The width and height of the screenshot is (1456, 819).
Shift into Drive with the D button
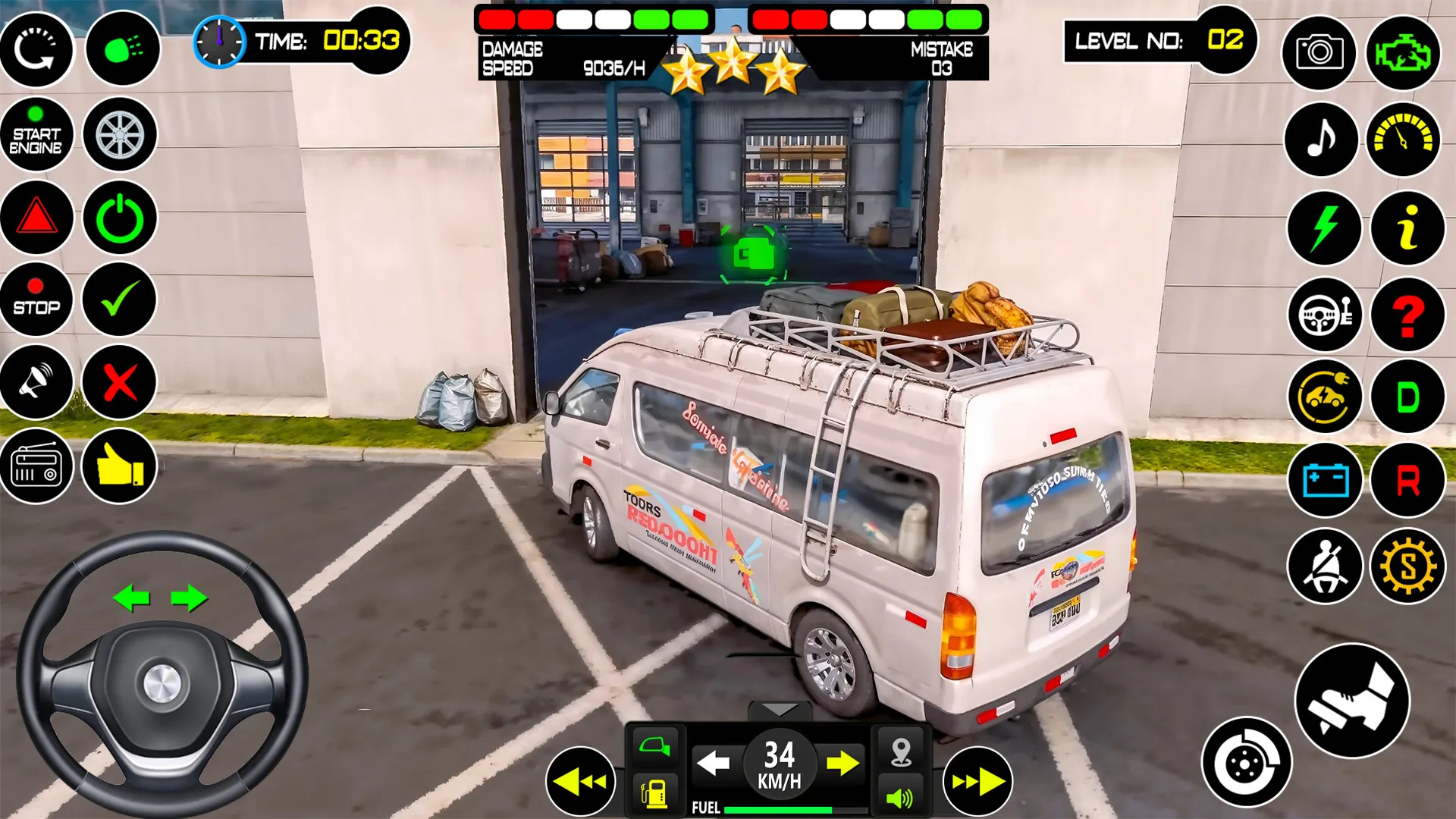coord(1407,397)
